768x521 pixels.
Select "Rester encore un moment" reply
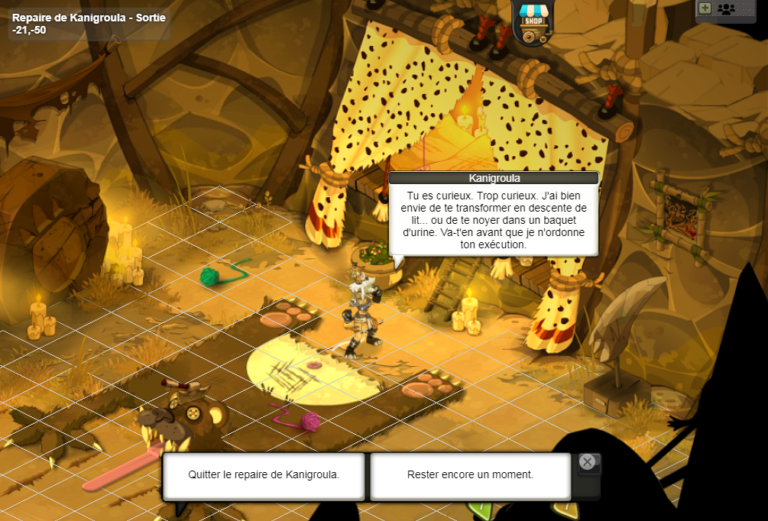[470, 475]
